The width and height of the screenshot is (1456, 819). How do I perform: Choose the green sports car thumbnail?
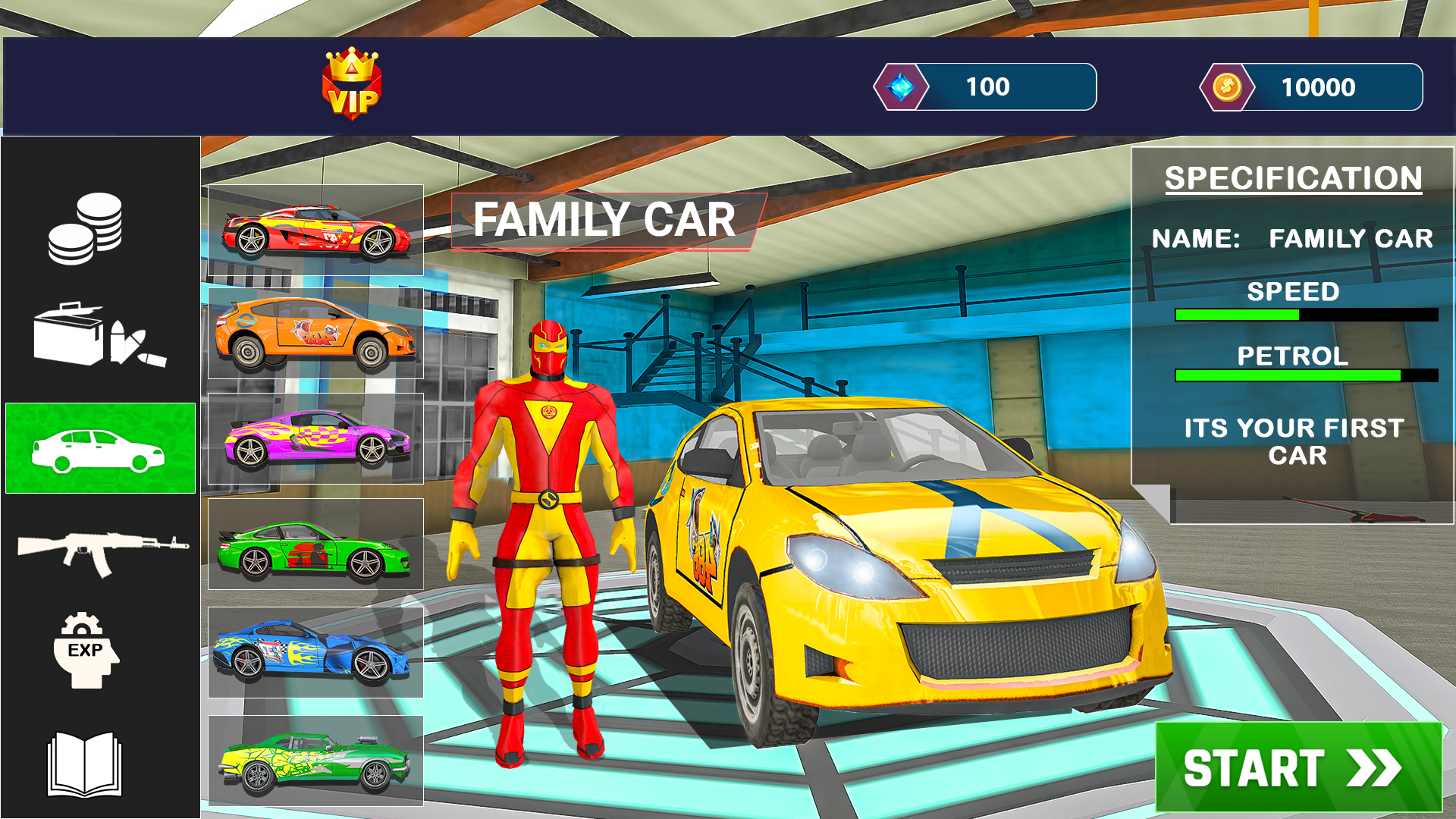[x=315, y=544]
